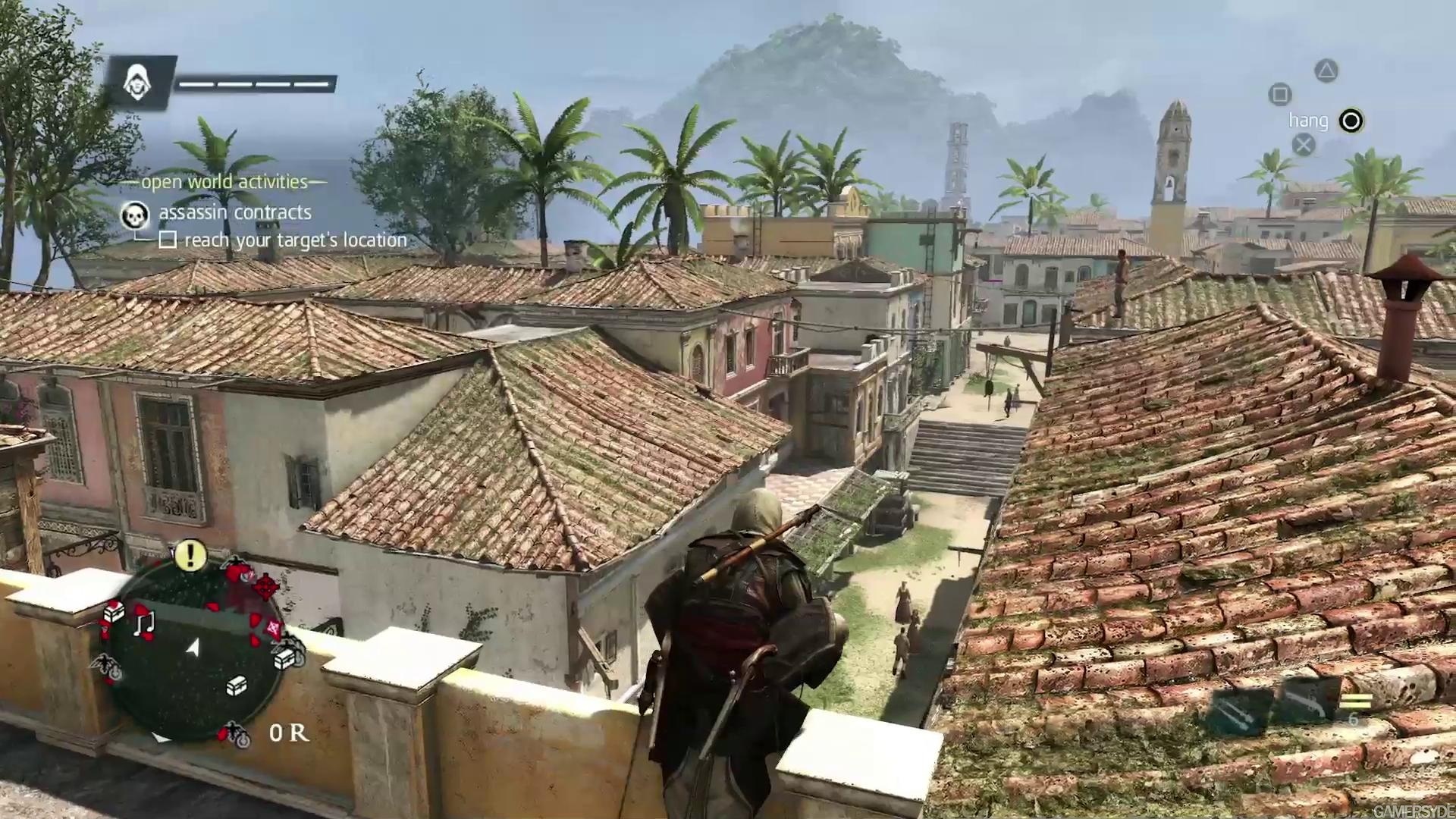Viewport: 1456px width, 819px height.
Task: Open the open world activities tracker heading
Action: coord(224,182)
